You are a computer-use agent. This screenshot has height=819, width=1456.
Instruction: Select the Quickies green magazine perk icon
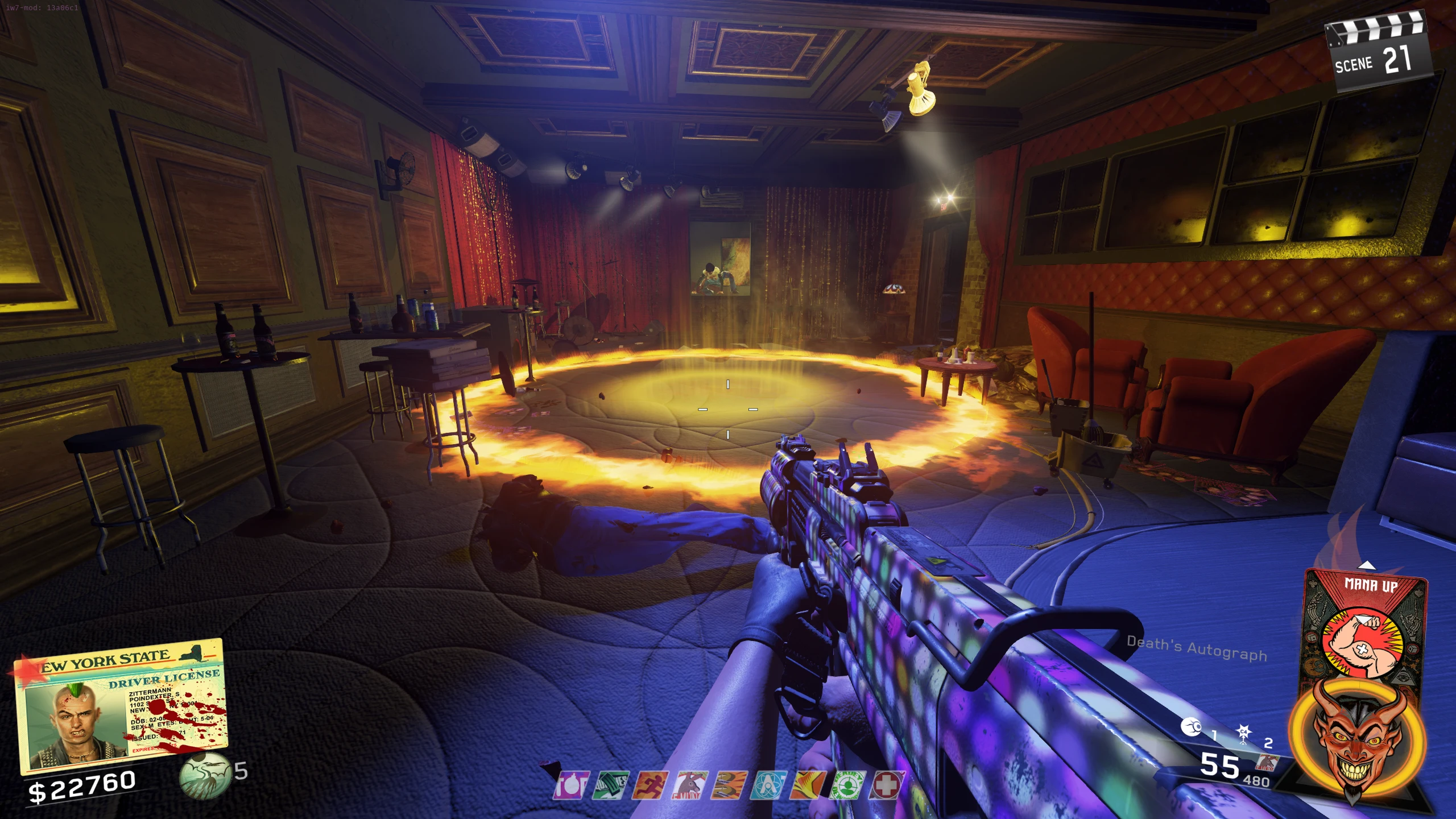point(610,785)
